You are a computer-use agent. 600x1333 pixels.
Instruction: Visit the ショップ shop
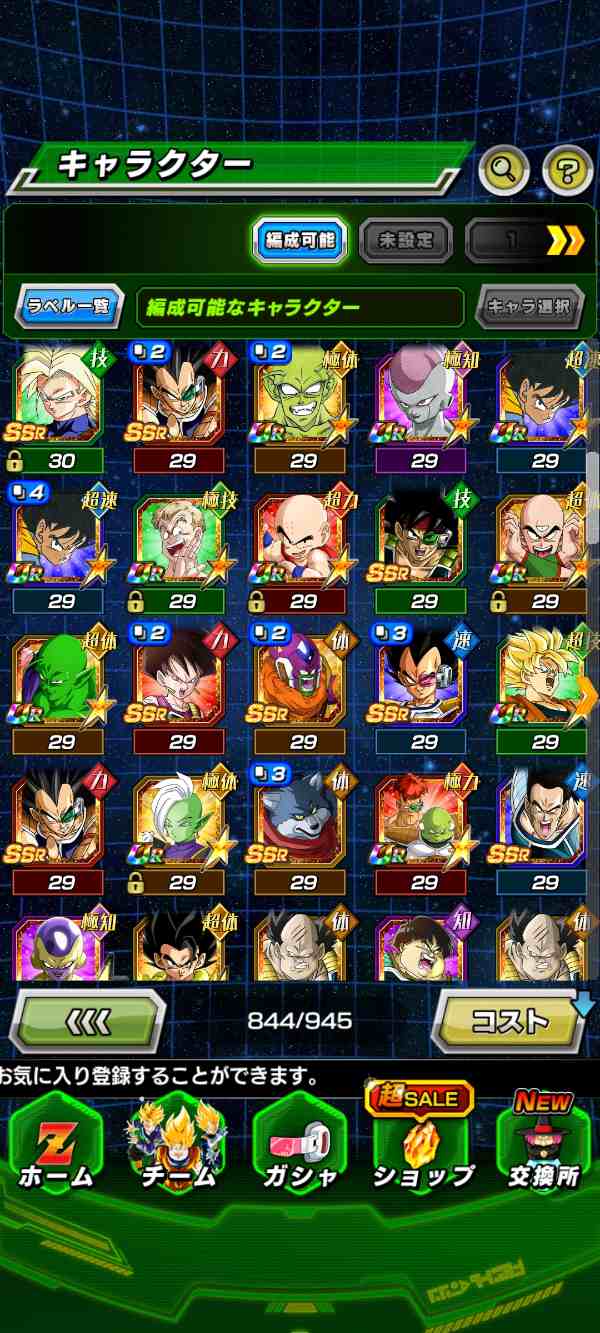coord(422,1143)
